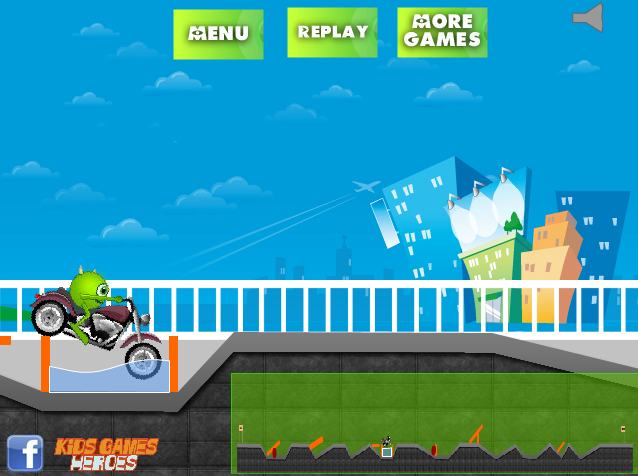This screenshot has width=638, height=476.
Task: Visit the Kids Games Heroes logo
Action: point(106,454)
